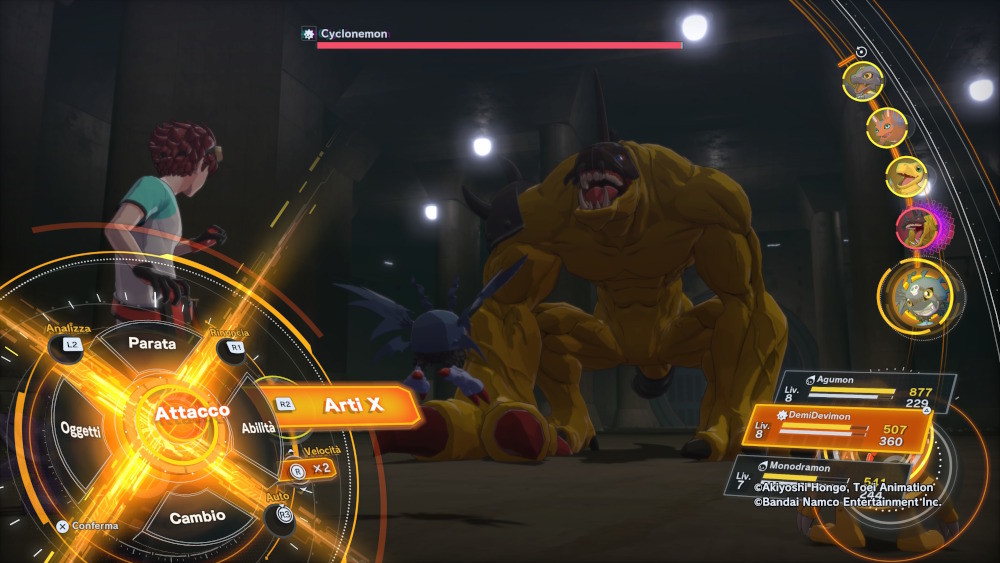Image resolution: width=1000 pixels, height=563 pixels.
Task: Select the highlighted DemiDevimon status panel
Action: 842,429
